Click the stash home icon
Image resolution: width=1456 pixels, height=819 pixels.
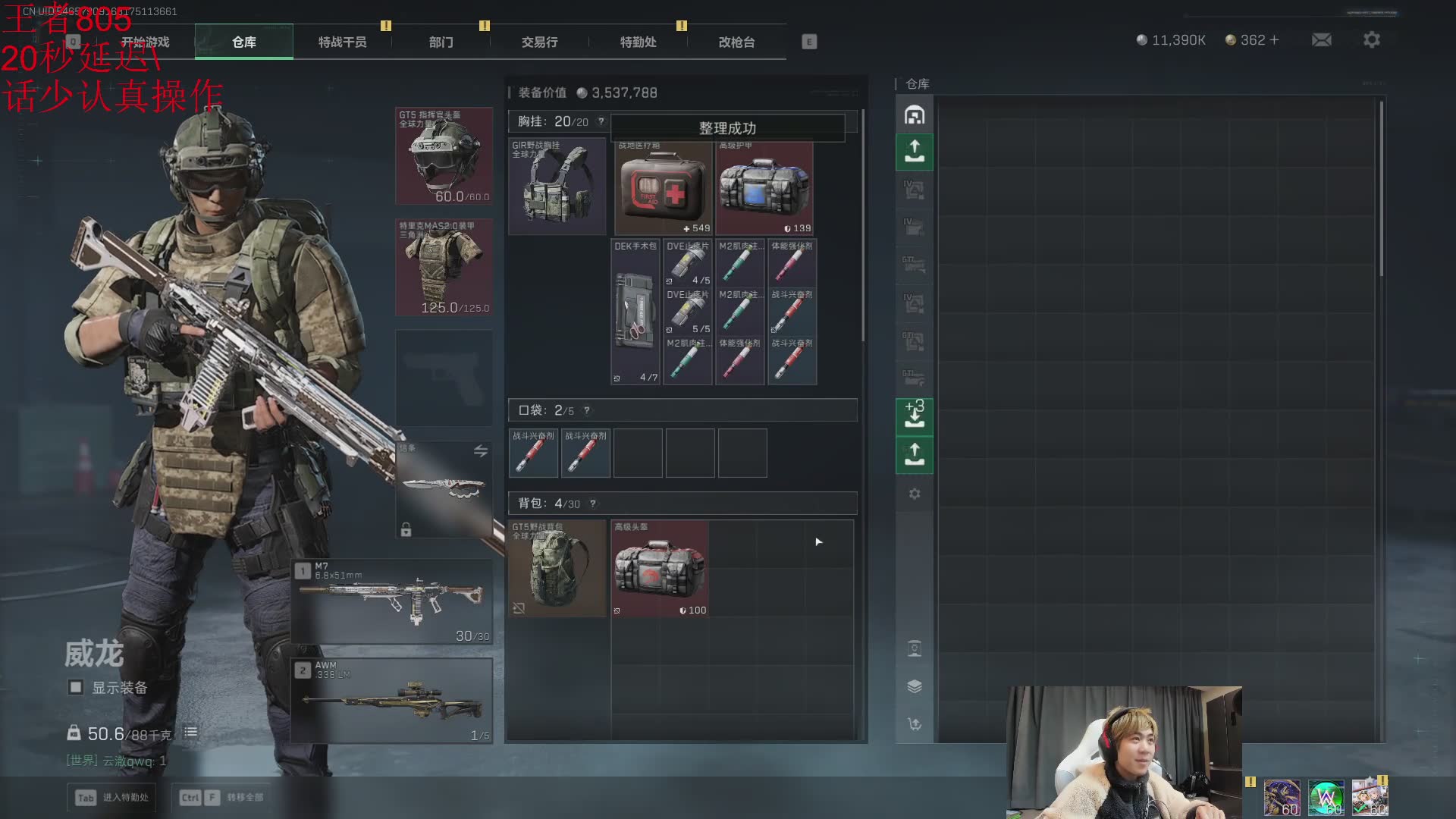click(915, 115)
